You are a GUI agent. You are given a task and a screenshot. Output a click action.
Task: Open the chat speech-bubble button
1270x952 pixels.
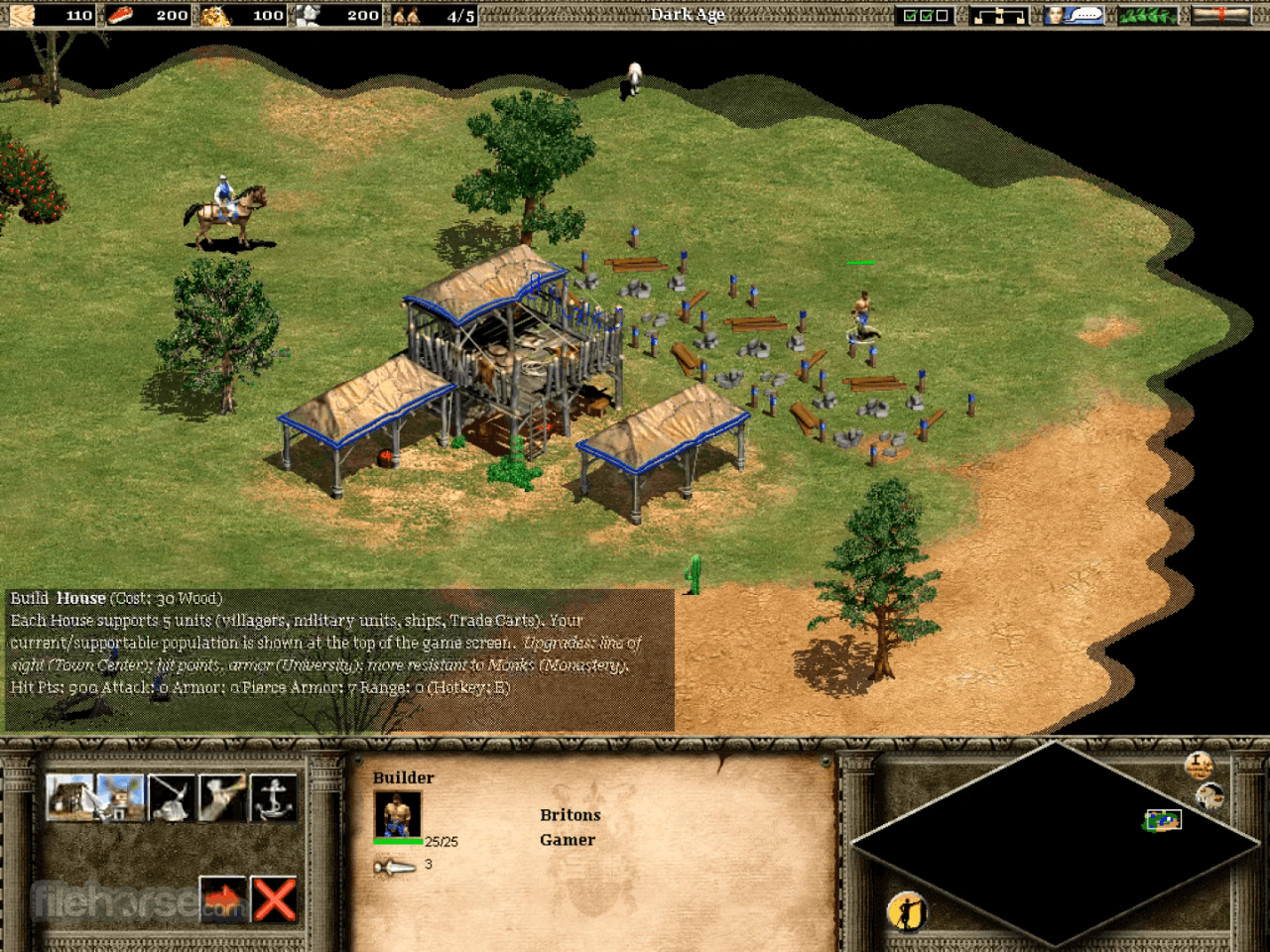tap(1074, 15)
